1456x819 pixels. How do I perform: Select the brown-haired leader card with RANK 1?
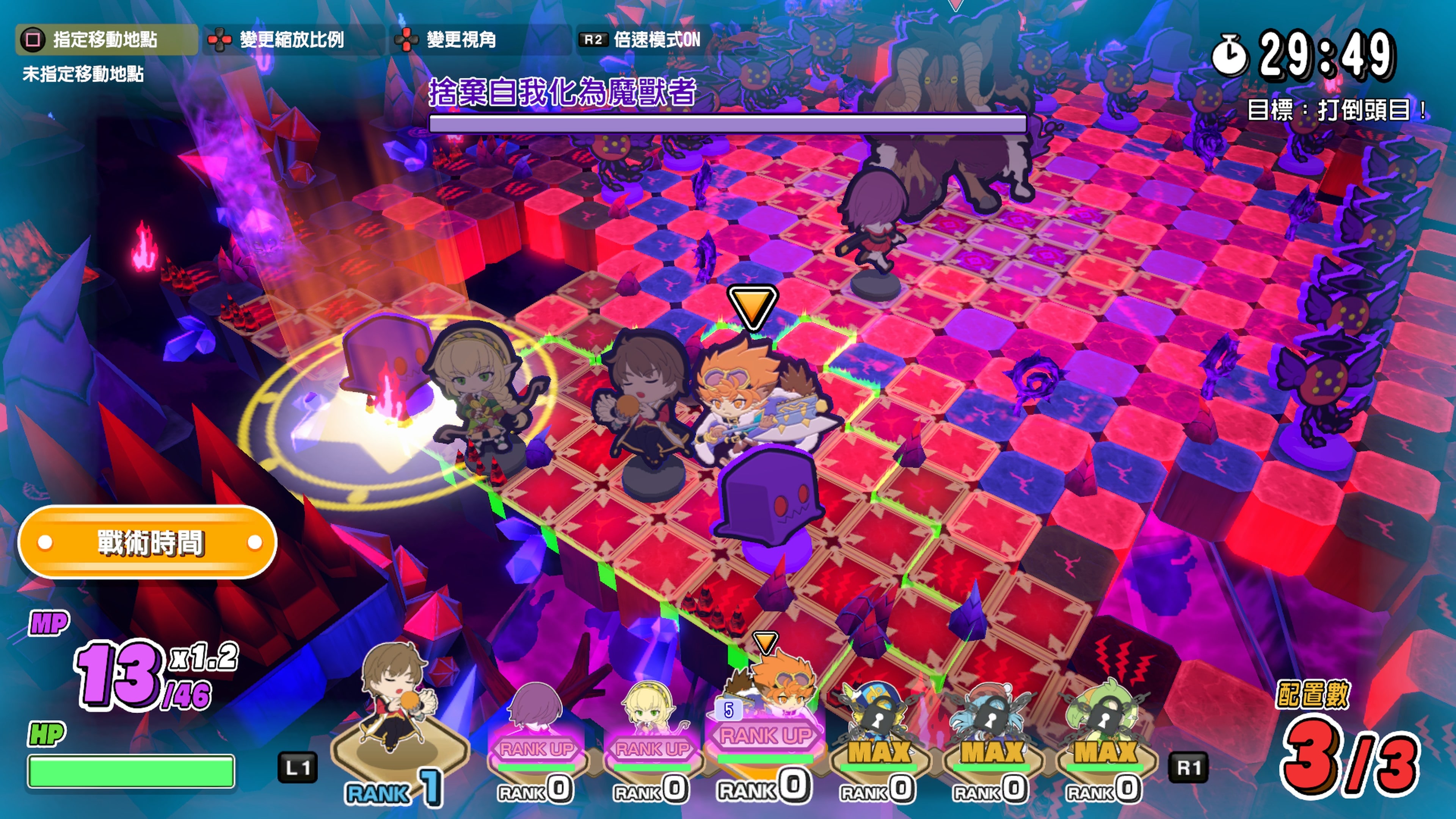tap(399, 723)
